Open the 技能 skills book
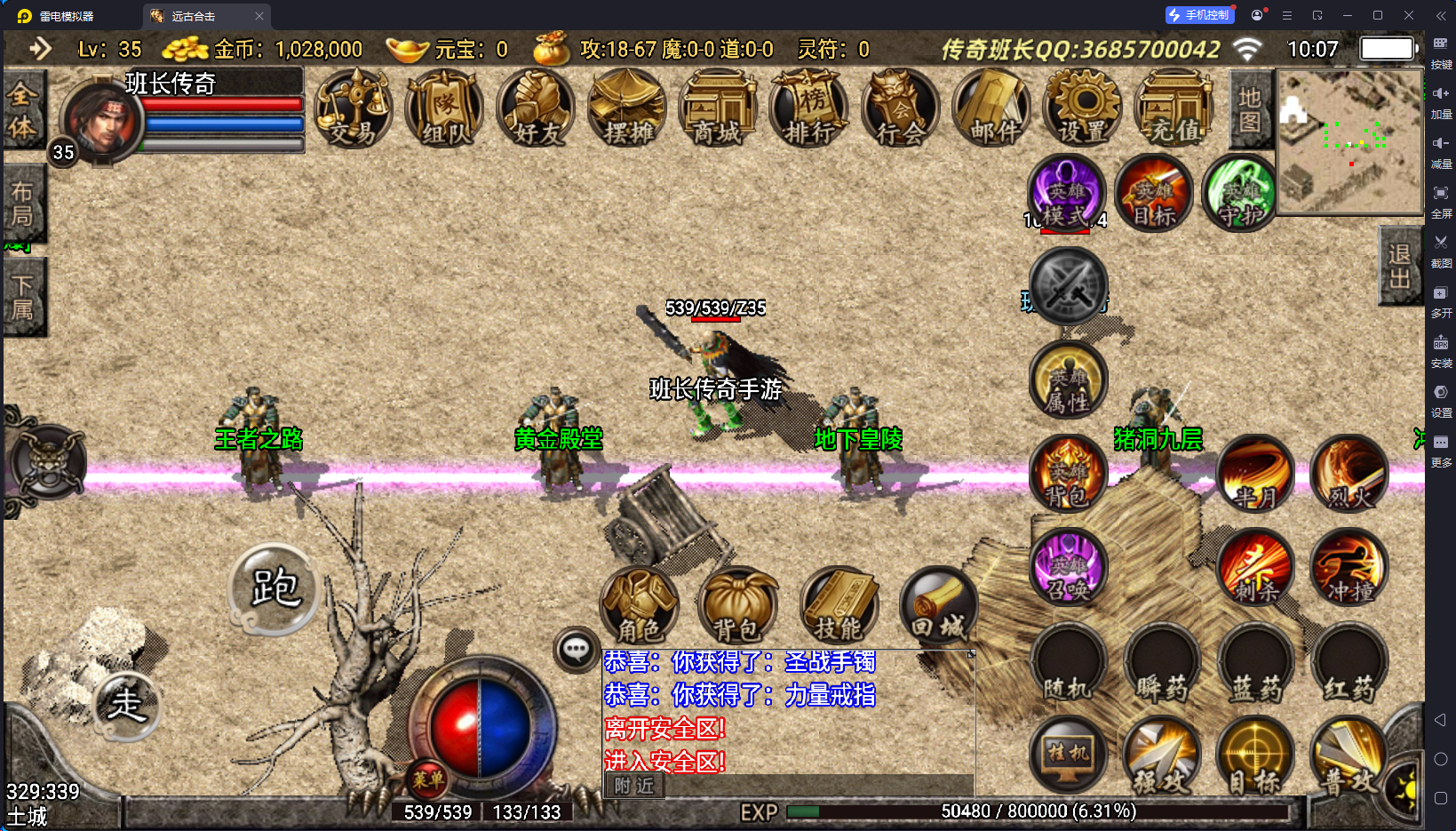Screen dimensions: 1456x831 click(x=839, y=606)
